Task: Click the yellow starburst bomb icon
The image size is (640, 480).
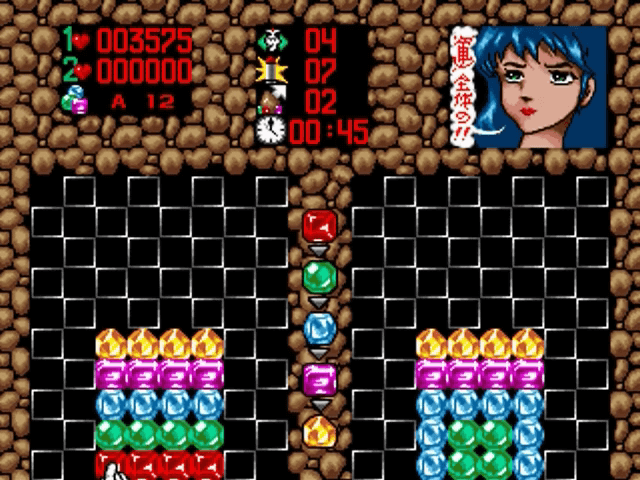Action: pos(270,70)
